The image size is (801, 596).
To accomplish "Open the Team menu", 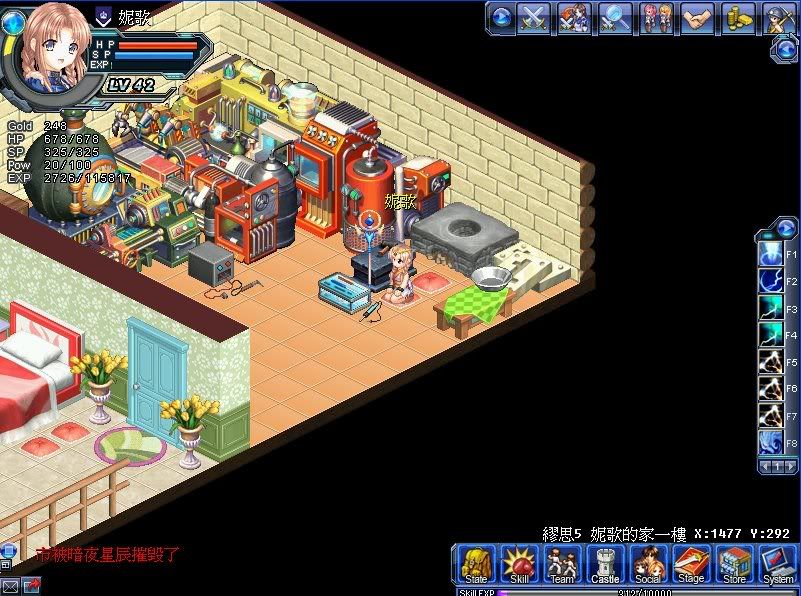I will point(562,564).
